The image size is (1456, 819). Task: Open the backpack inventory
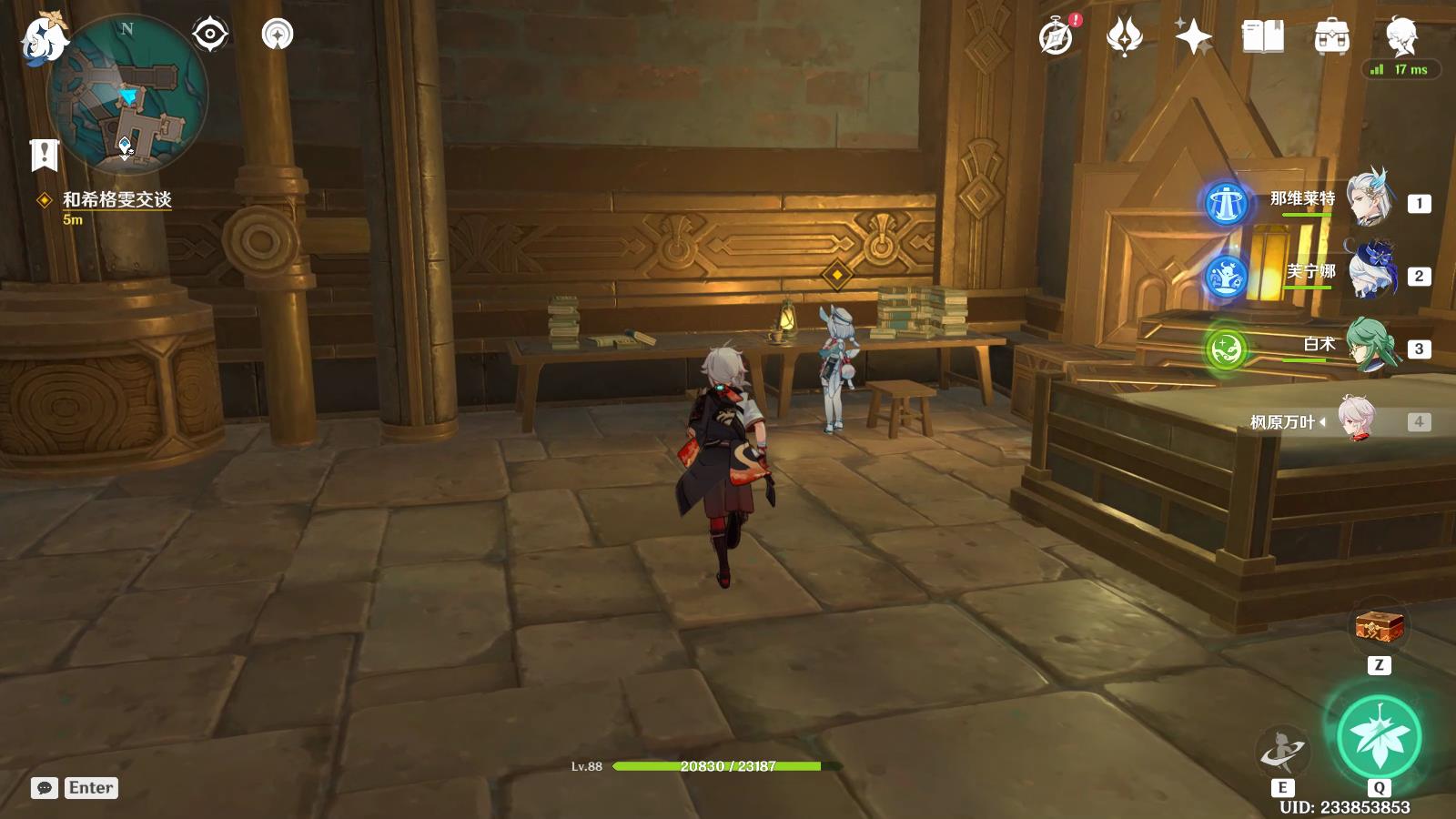tap(1331, 37)
